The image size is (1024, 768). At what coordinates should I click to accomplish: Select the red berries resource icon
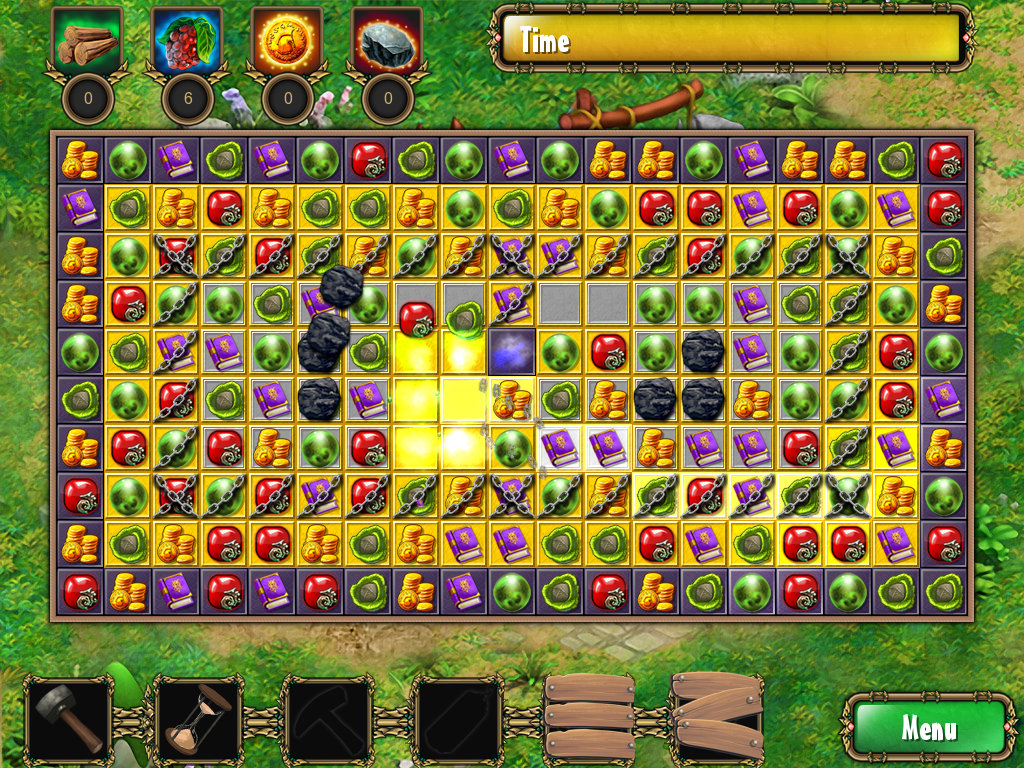tap(187, 42)
